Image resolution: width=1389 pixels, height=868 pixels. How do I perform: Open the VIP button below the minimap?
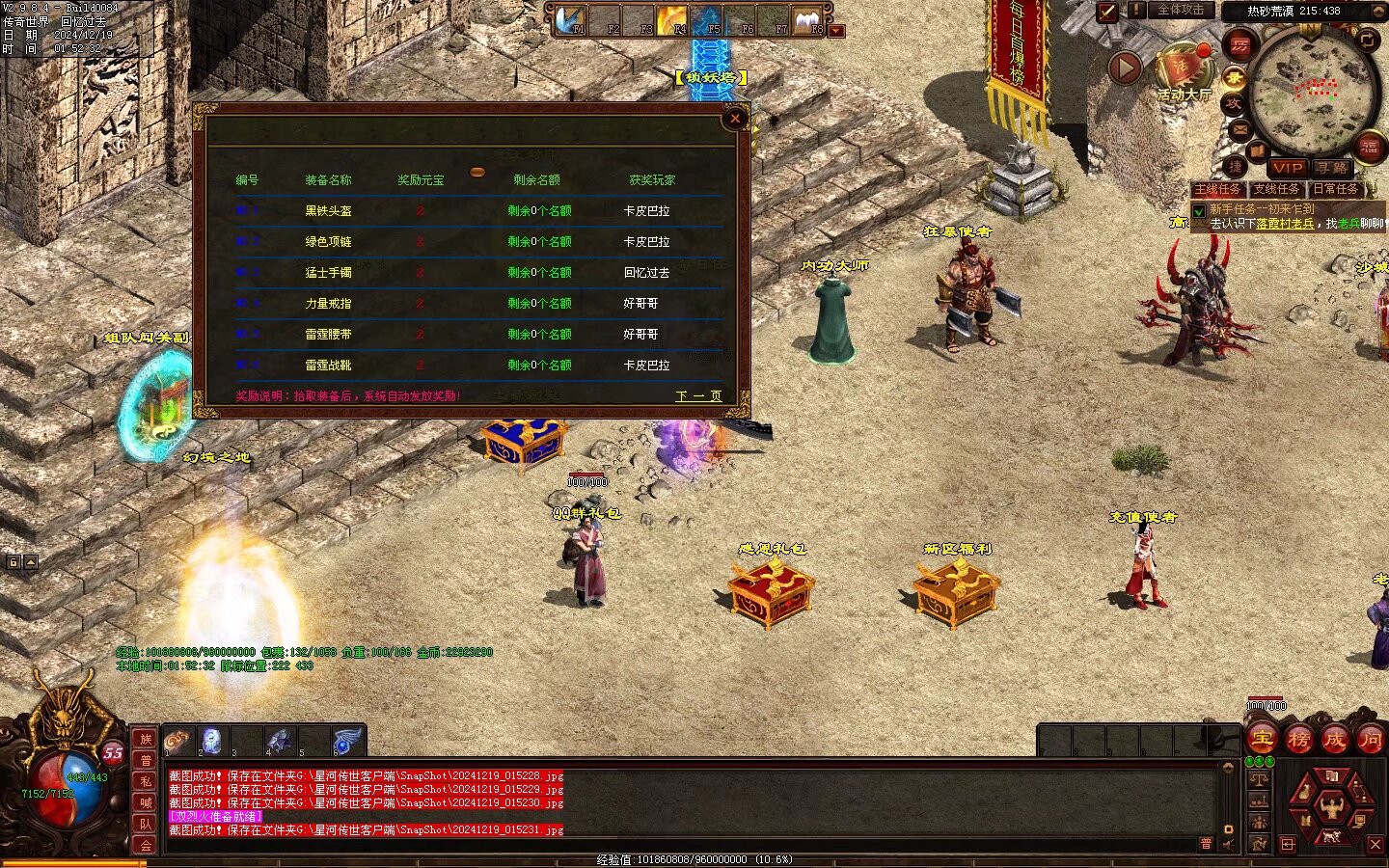pyautogui.click(x=1287, y=168)
